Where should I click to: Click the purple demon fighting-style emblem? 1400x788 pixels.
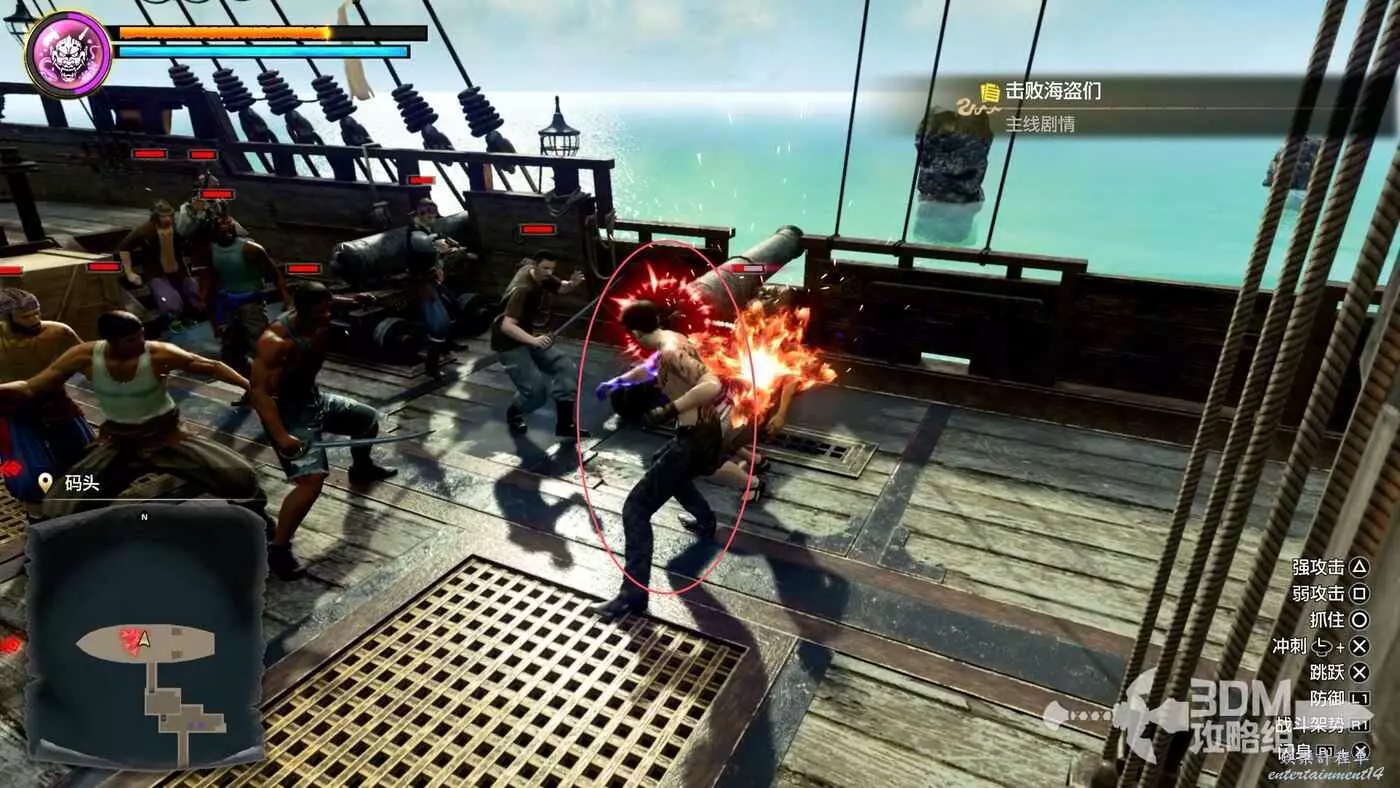pos(68,54)
